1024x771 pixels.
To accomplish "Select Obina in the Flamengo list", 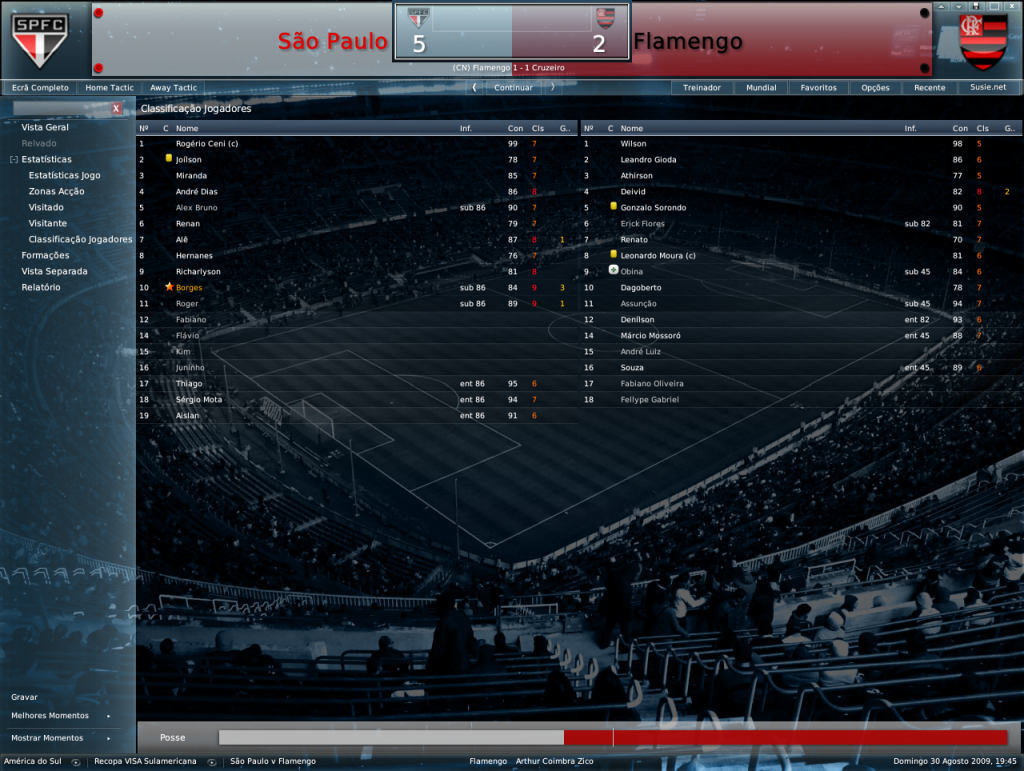I will [x=633, y=272].
